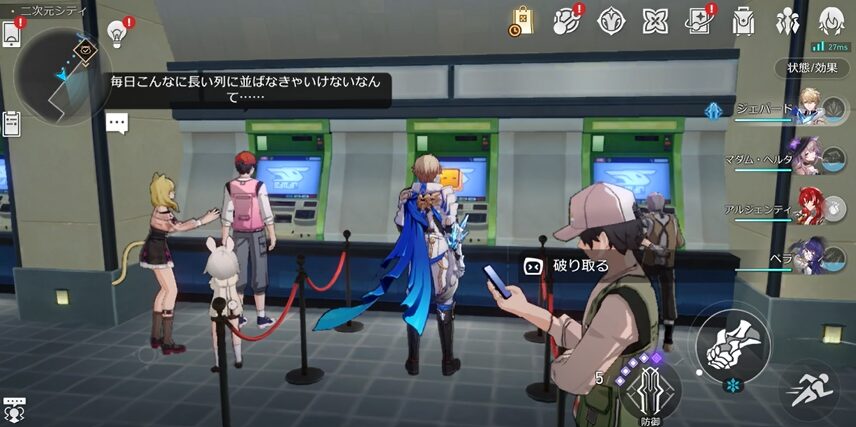This screenshot has width=856, height=427.
Task: Use the gauntlet fist attack button
Action: (x=733, y=344)
